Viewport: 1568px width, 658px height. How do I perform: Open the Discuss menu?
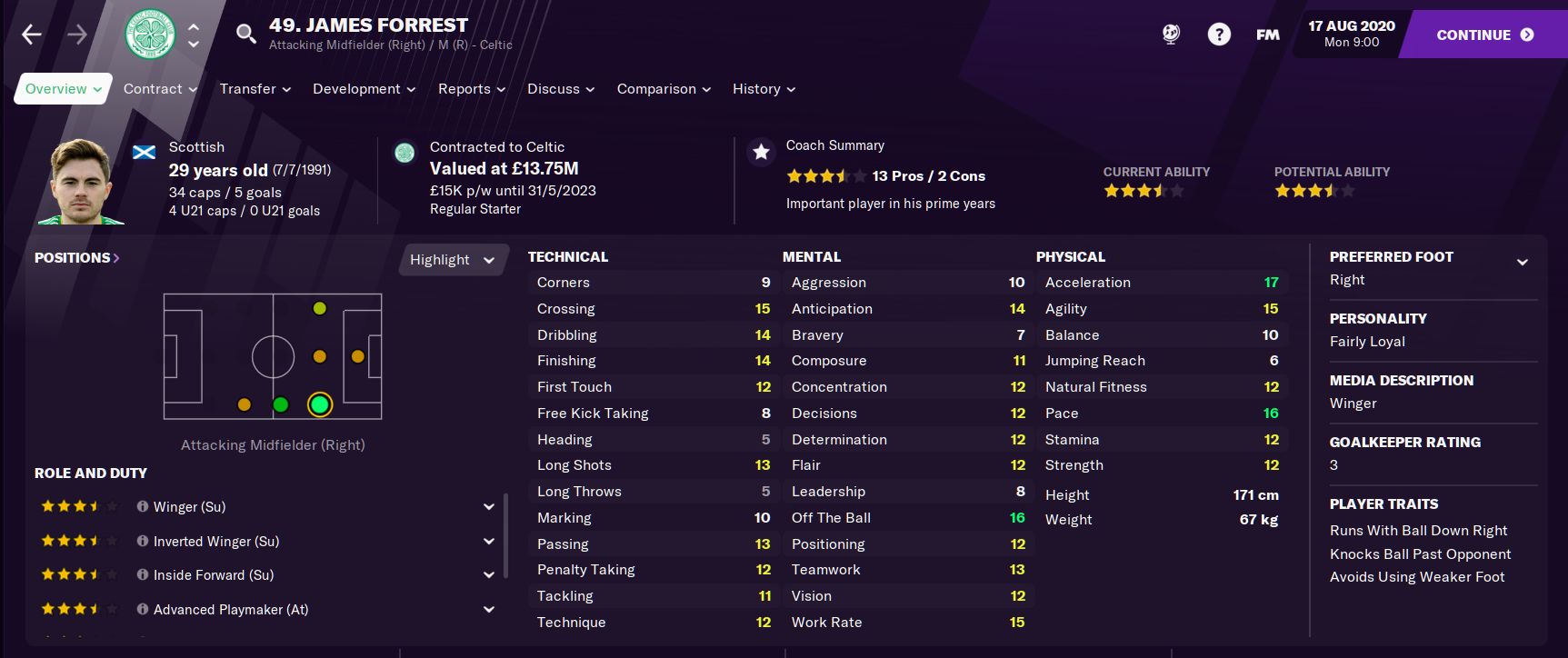coord(560,89)
